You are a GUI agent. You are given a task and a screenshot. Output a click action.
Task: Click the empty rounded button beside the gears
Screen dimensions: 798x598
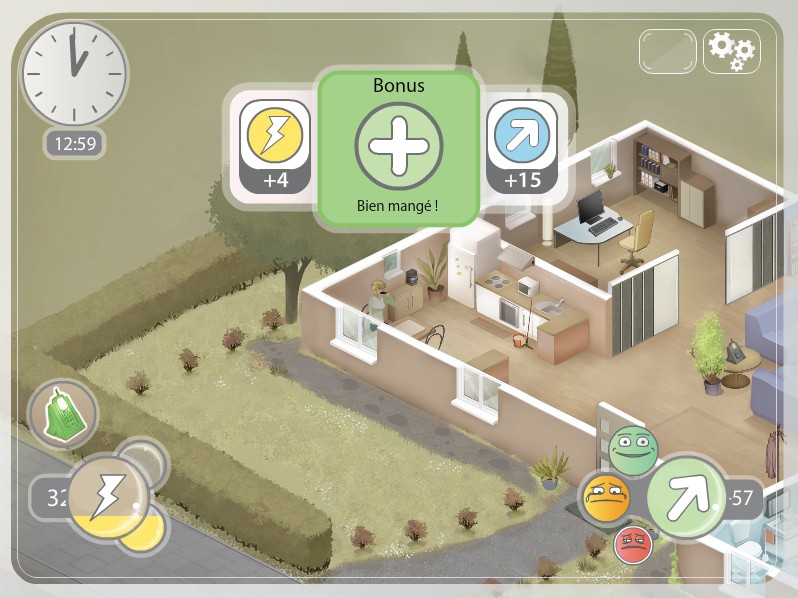[668, 50]
